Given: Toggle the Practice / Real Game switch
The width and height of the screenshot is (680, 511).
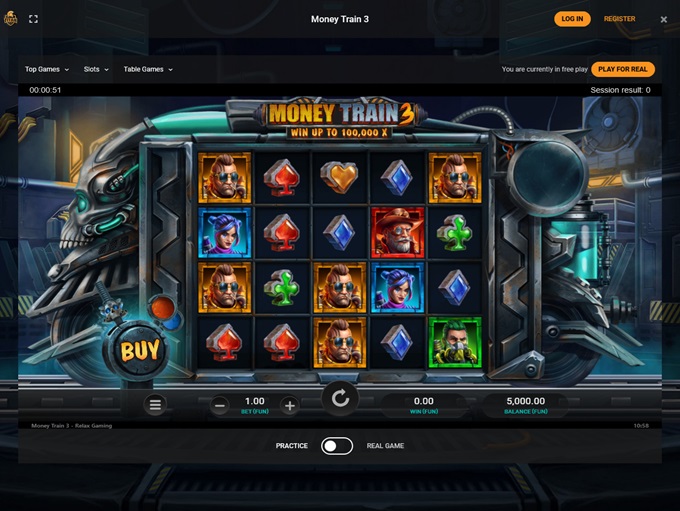Looking at the screenshot, I should 337,445.
